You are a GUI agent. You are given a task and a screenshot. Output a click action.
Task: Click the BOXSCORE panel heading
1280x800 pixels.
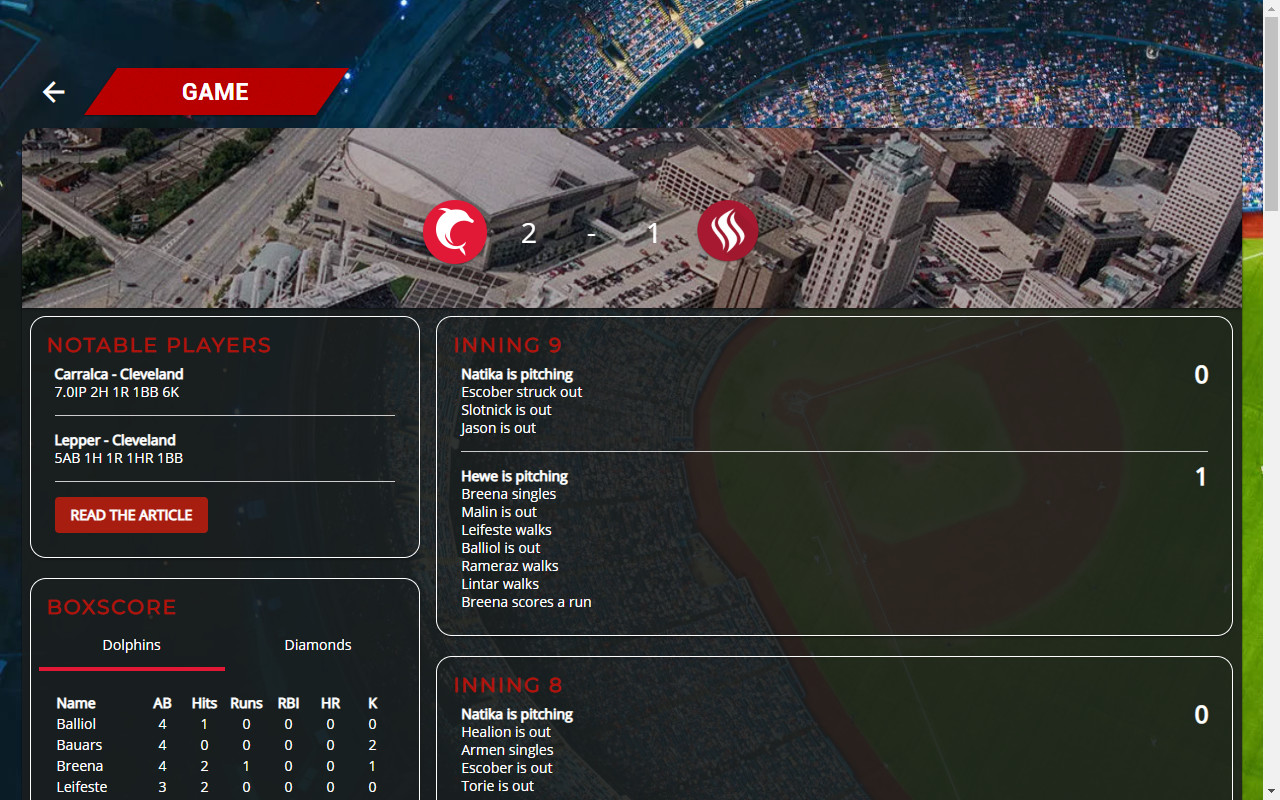tap(112, 607)
